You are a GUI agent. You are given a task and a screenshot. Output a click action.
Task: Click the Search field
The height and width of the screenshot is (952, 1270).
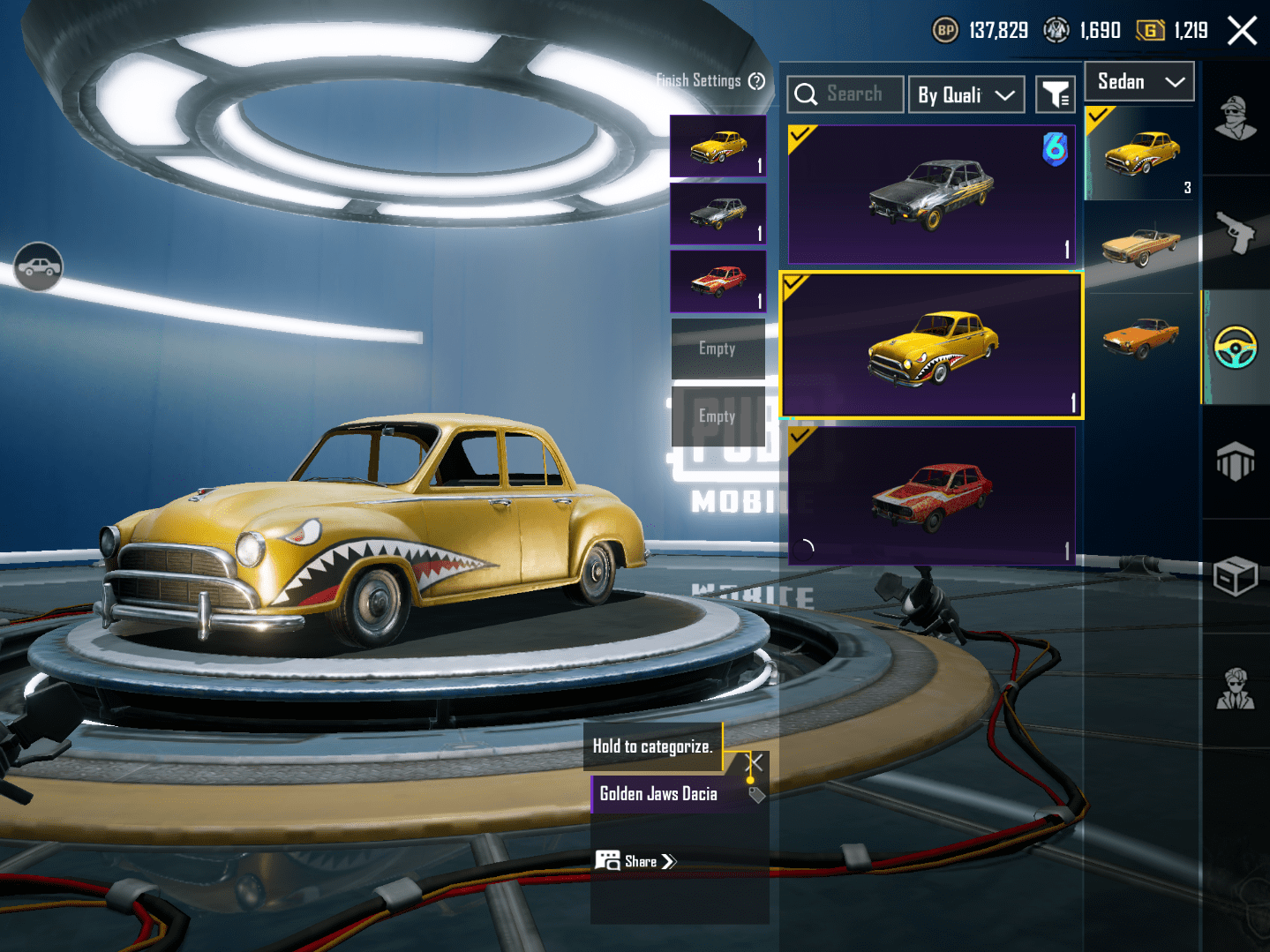click(x=845, y=94)
